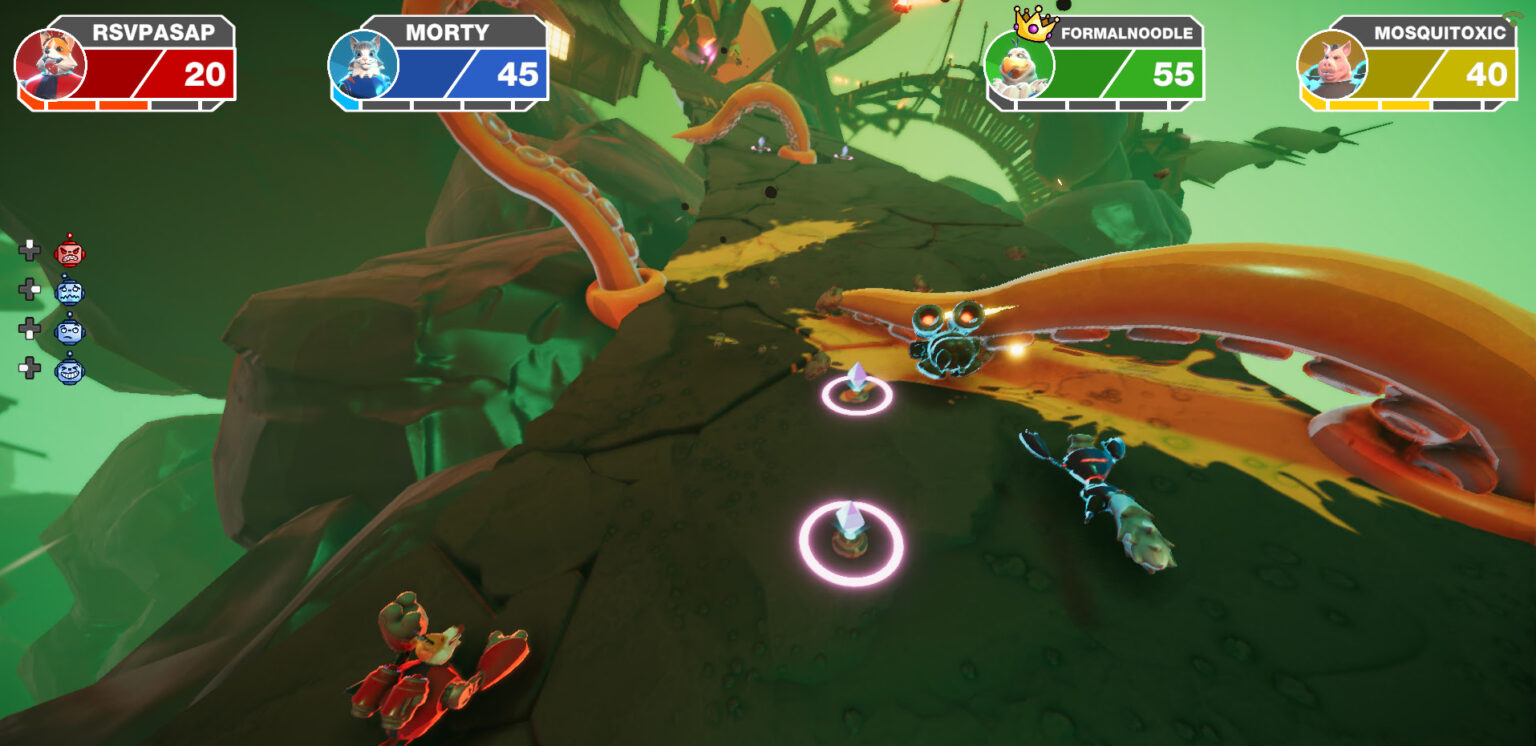
Task: Select the angry red robot emote
Action: 69,251
